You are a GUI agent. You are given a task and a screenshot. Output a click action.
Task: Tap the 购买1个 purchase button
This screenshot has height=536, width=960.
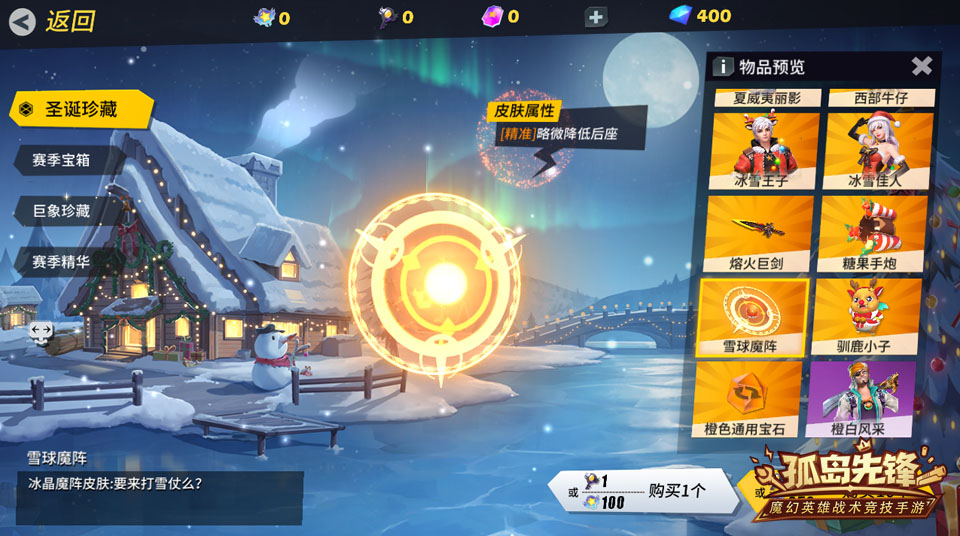click(x=643, y=491)
